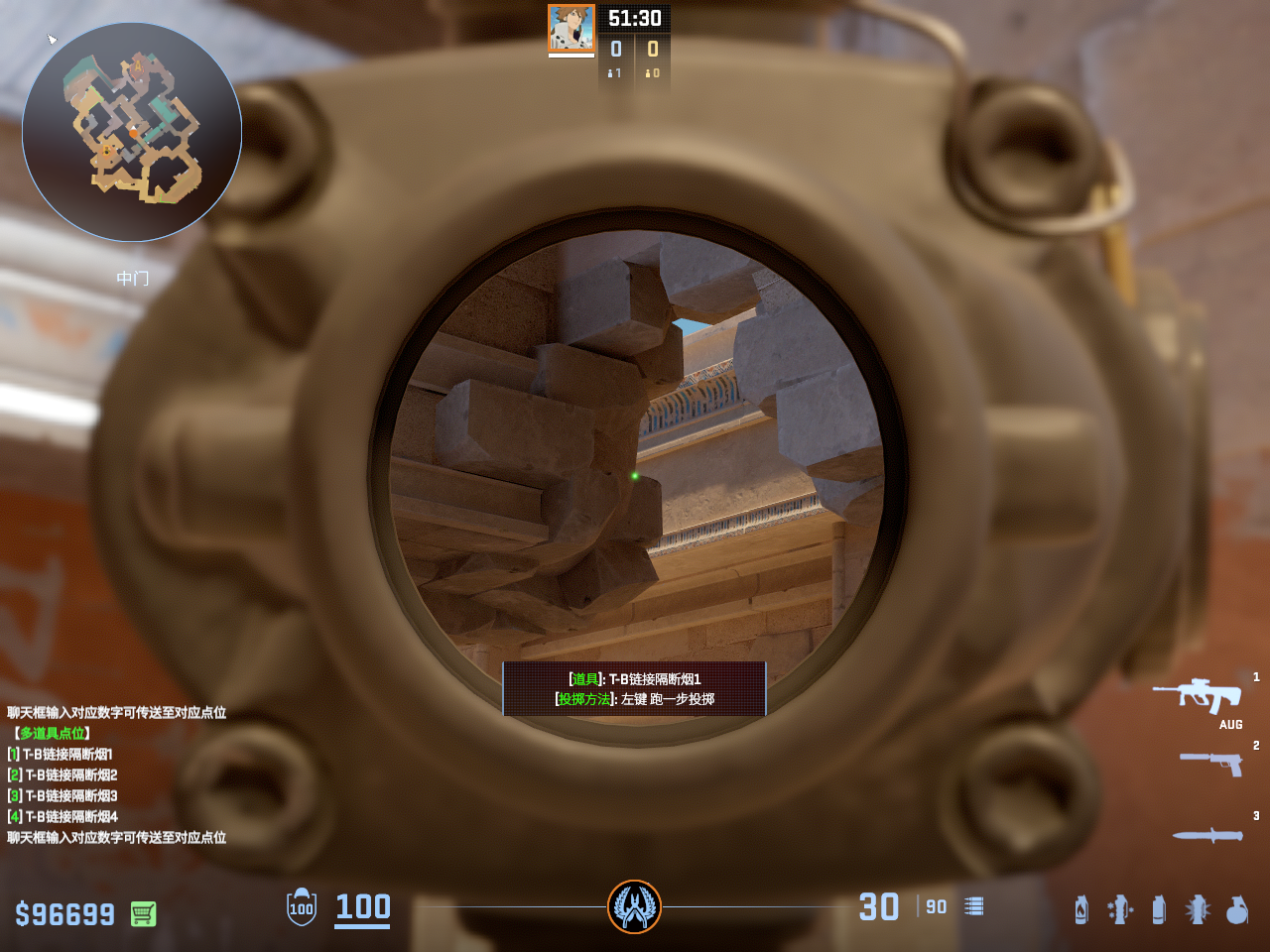Screen dimensions: 1270x952
Task: Select the incendiary grenade with flame icon
Action: pyautogui.click(x=1081, y=909)
